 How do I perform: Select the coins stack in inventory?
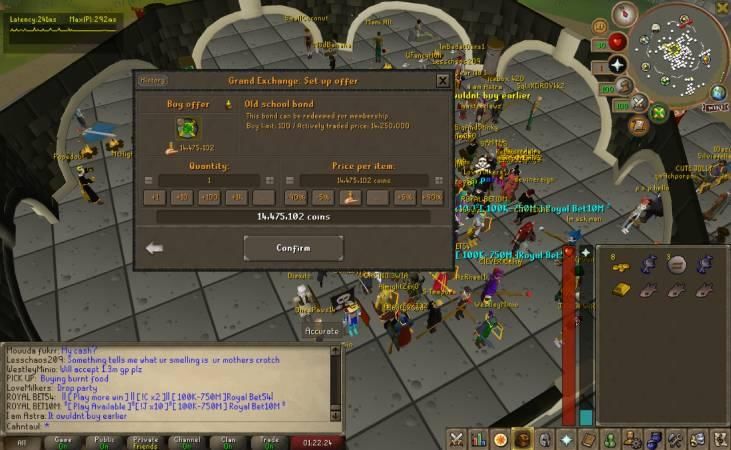point(620,265)
